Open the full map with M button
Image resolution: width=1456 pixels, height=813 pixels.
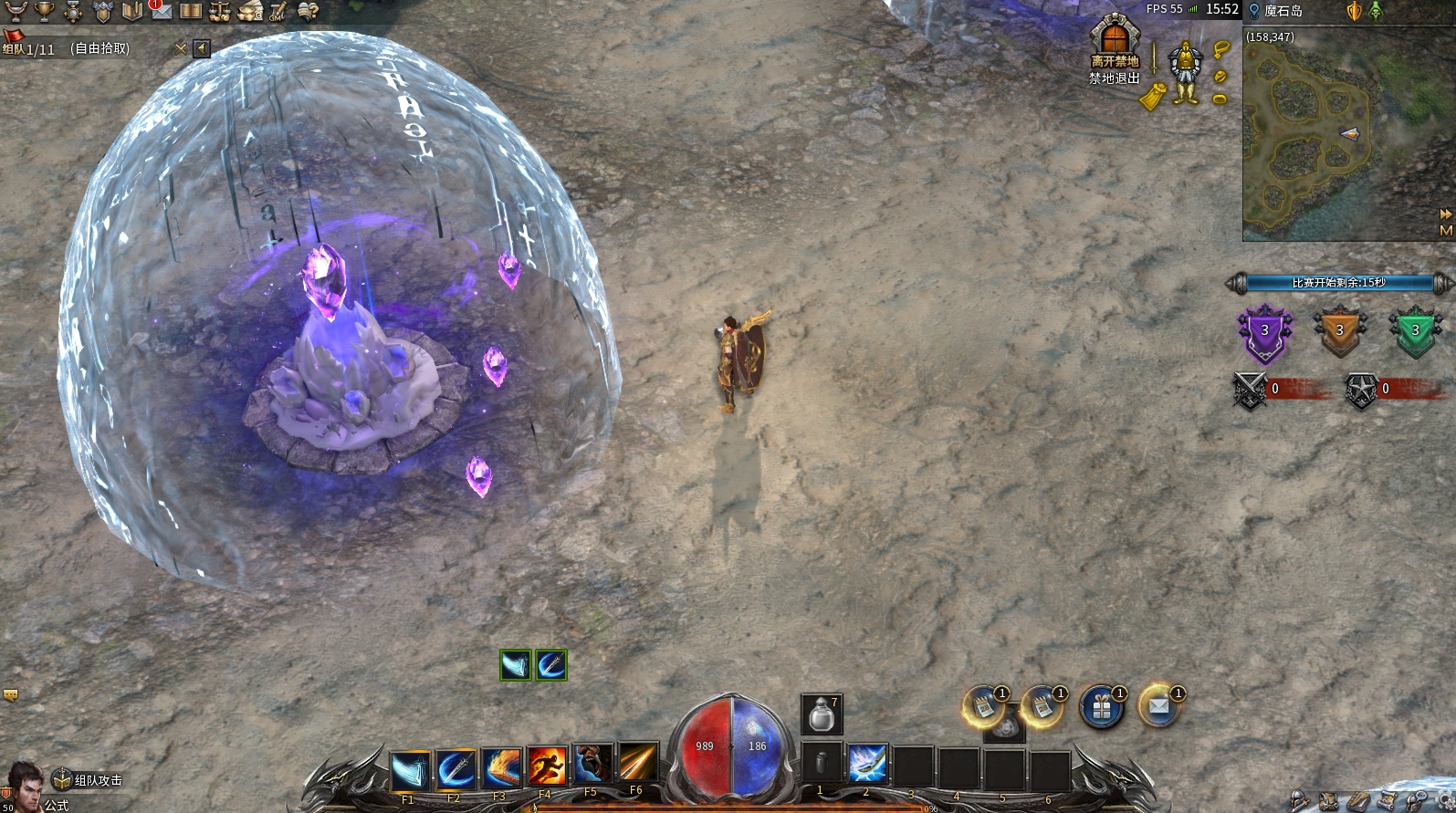coord(1446,231)
